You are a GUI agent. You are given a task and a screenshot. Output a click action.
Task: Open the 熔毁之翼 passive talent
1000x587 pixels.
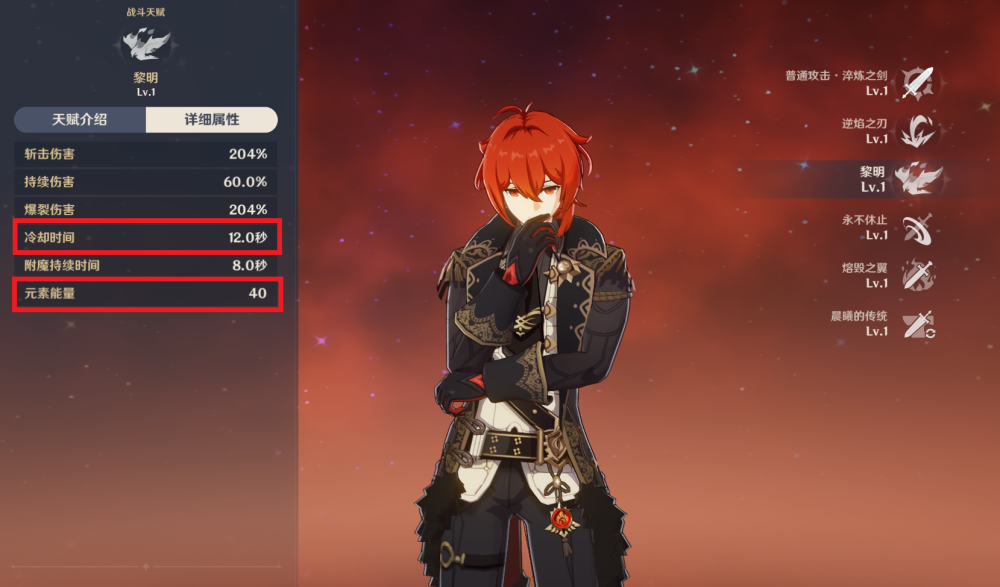pos(917,275)
